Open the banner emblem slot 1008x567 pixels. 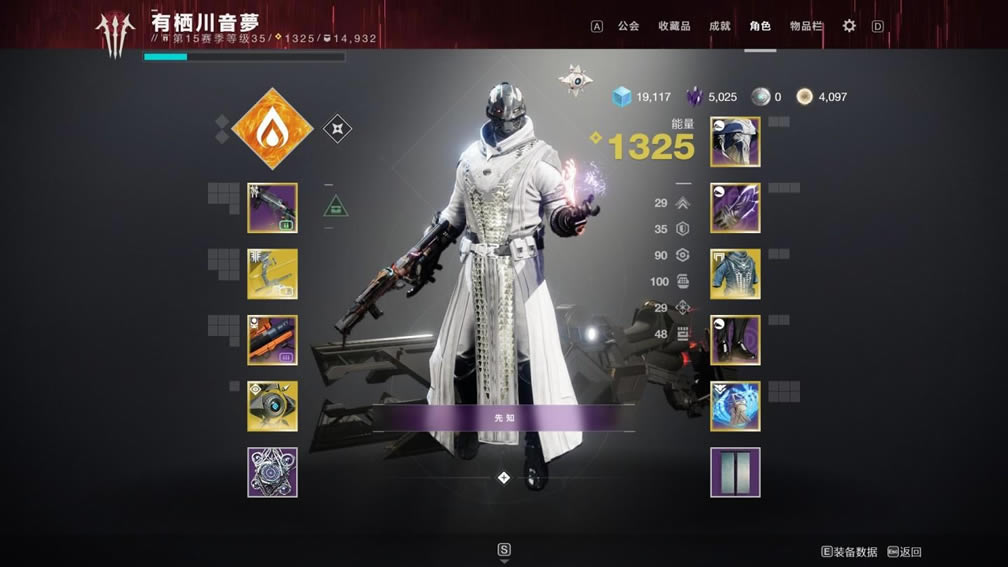pyautogui.click(x=735, y=472)
